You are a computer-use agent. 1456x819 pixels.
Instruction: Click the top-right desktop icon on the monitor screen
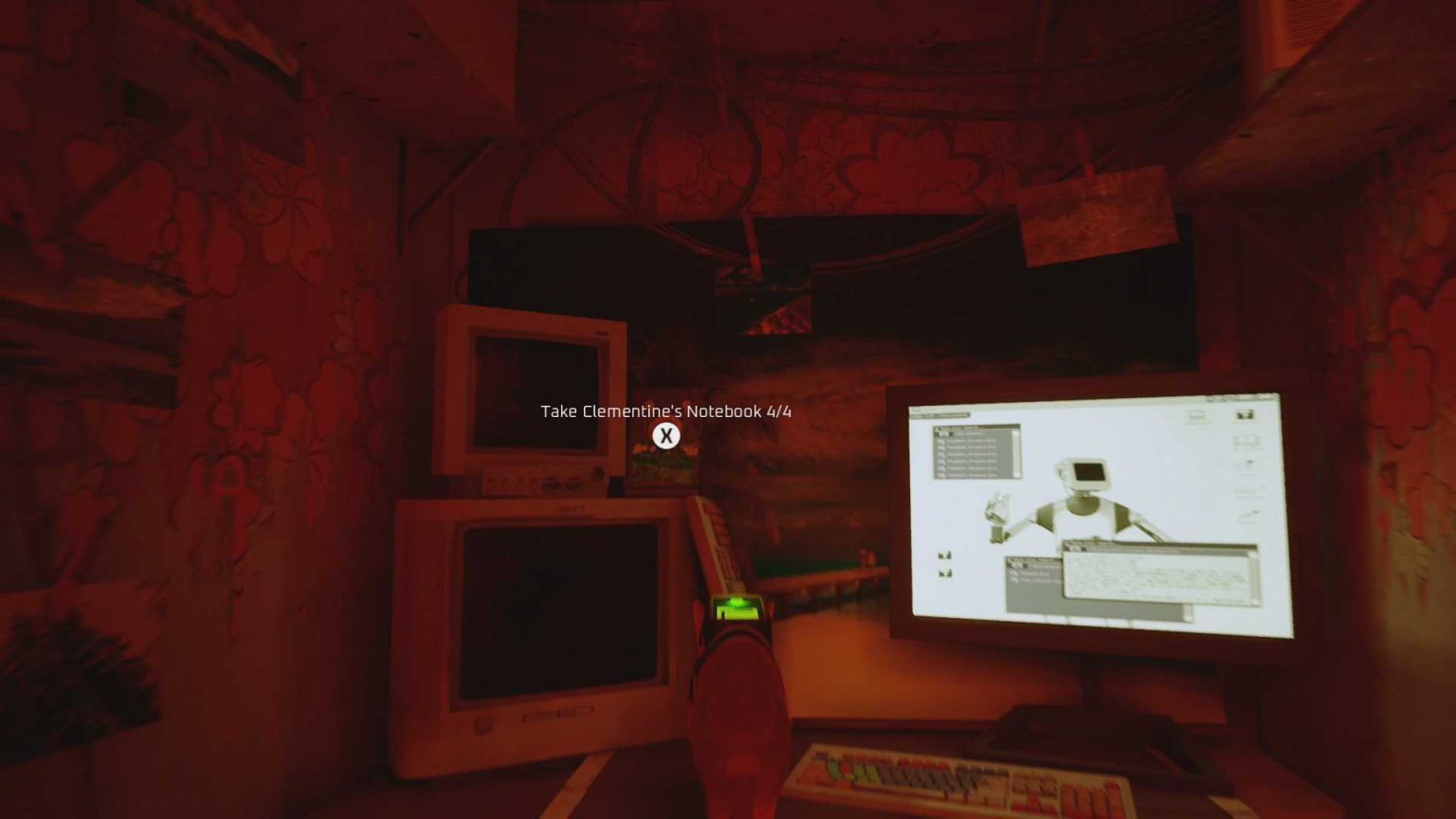[1245, 414]
